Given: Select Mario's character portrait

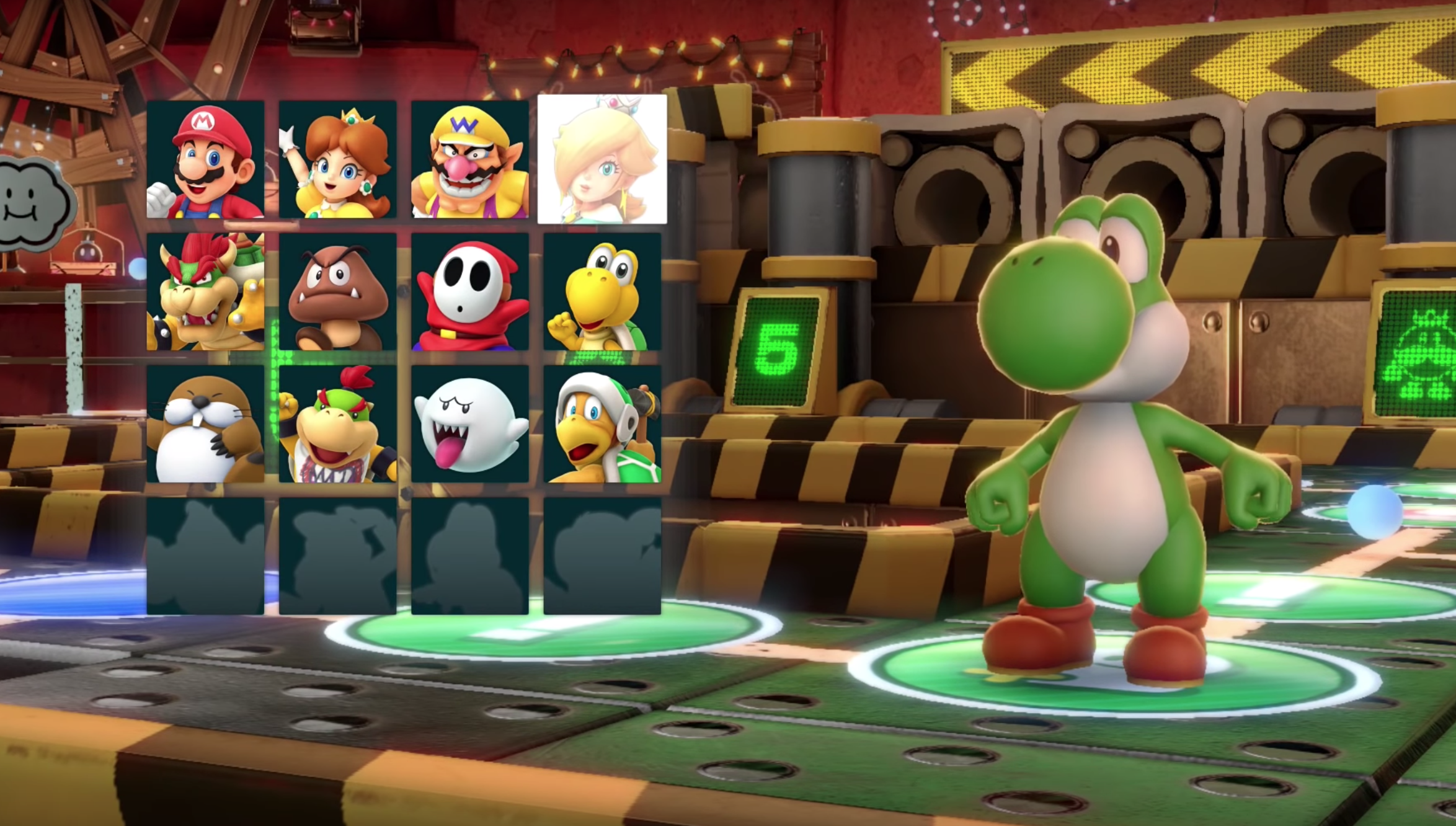Looking at the screenshot, I should point(205,159).
